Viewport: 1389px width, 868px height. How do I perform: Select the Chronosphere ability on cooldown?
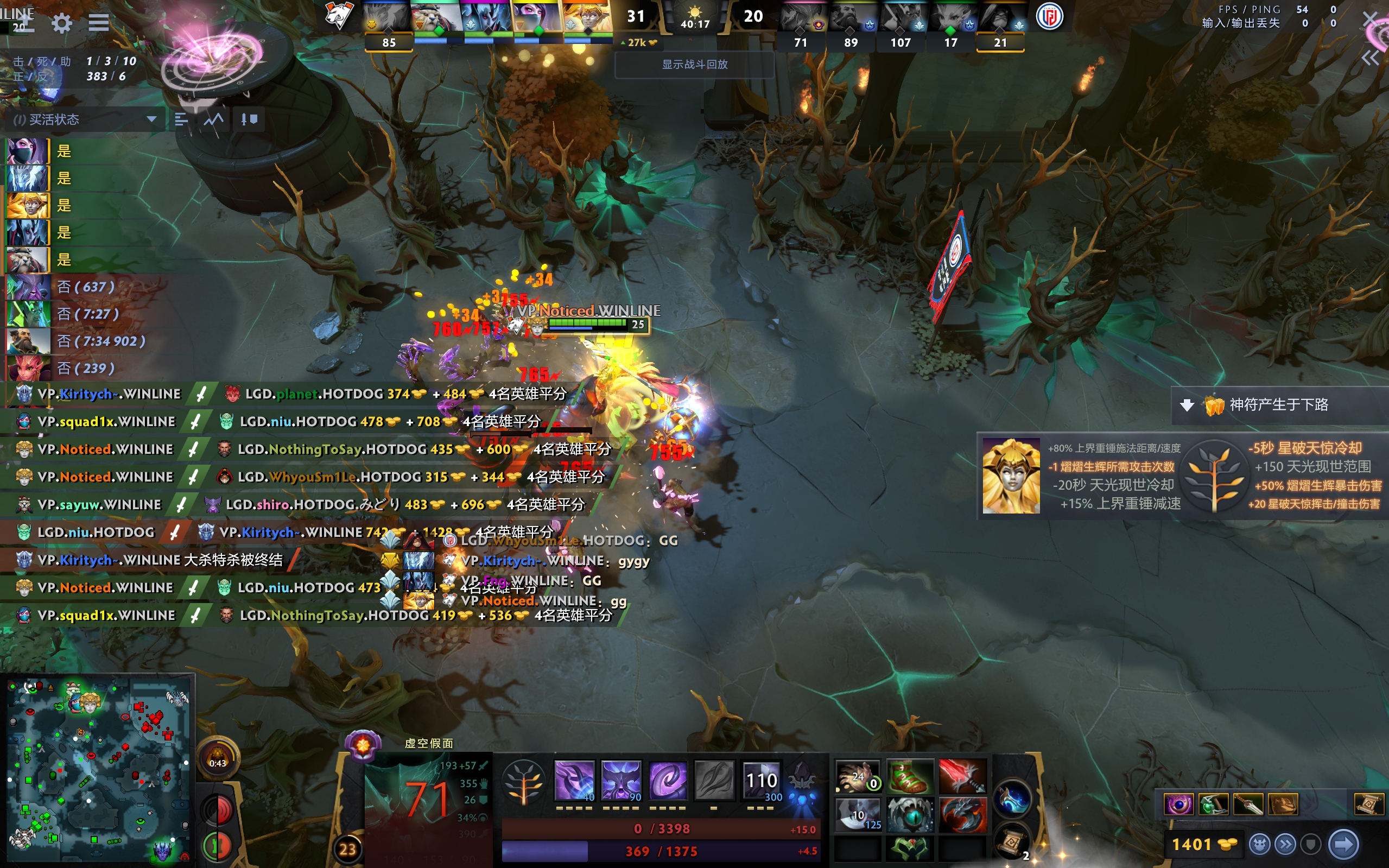[x=761, y=781]
